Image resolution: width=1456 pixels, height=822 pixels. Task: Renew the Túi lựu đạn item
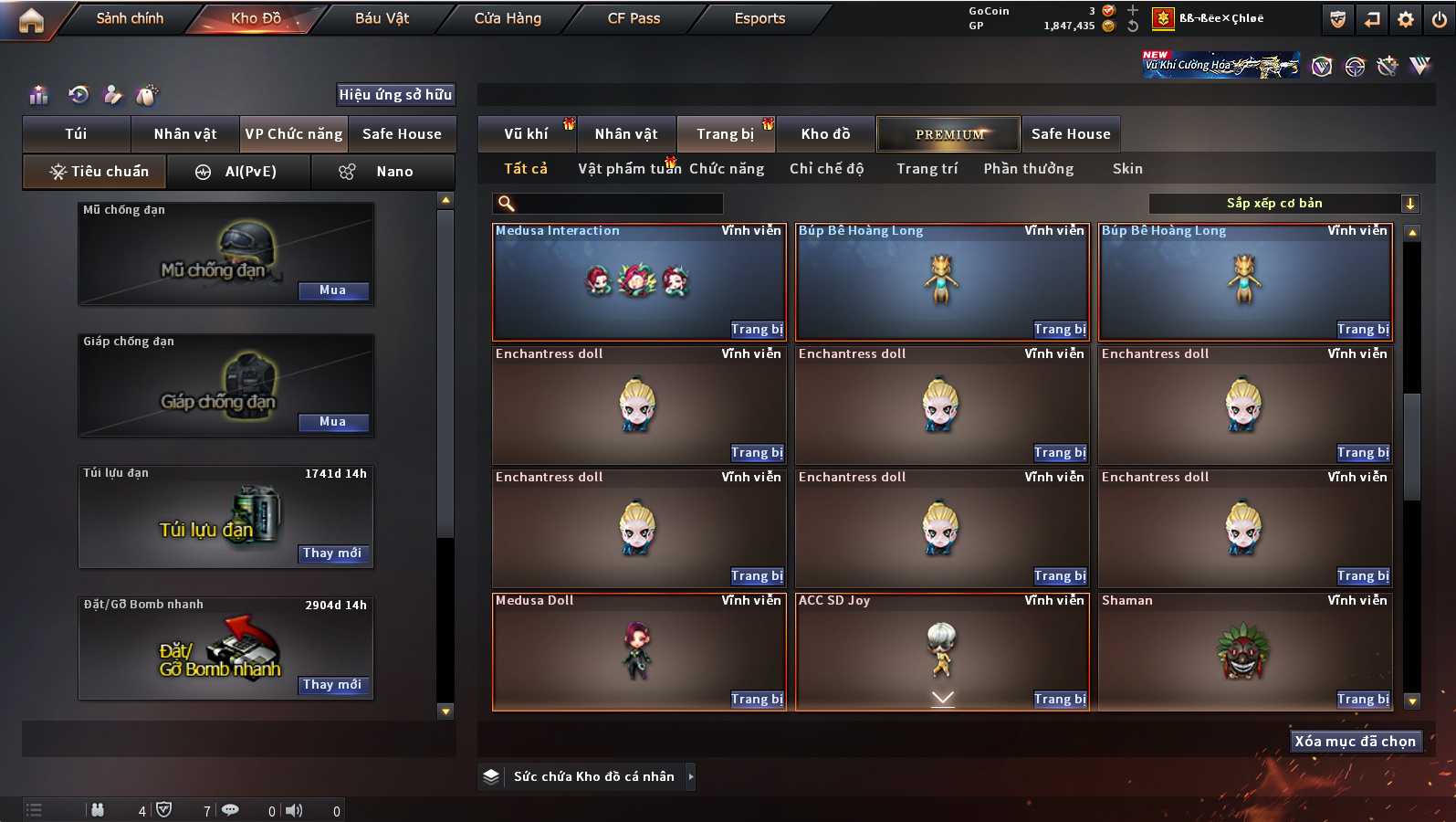coord(333,553)
